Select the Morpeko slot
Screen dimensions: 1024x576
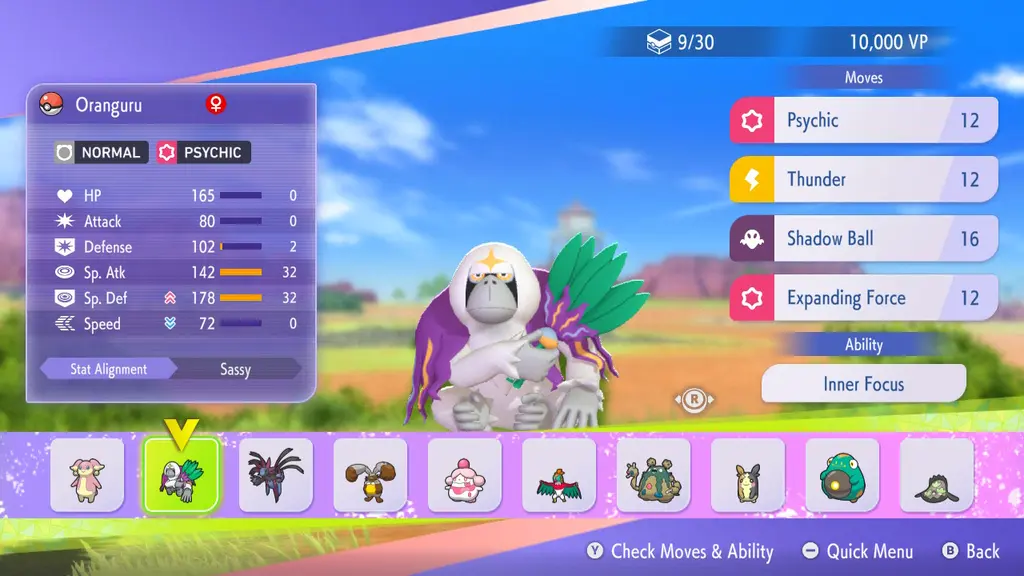(748, 475)
